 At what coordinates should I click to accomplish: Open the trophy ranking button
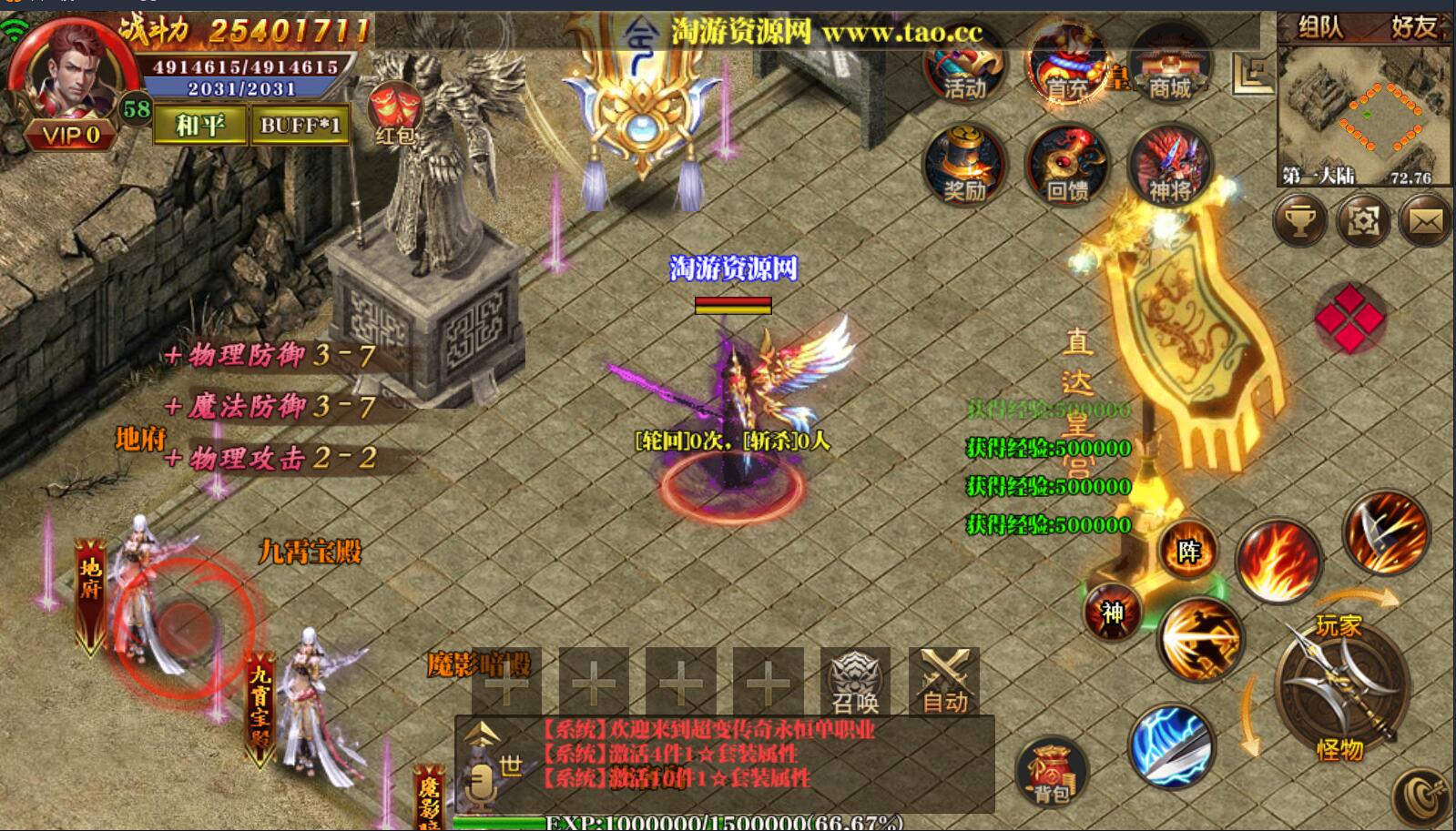(x=1299, y=220)
